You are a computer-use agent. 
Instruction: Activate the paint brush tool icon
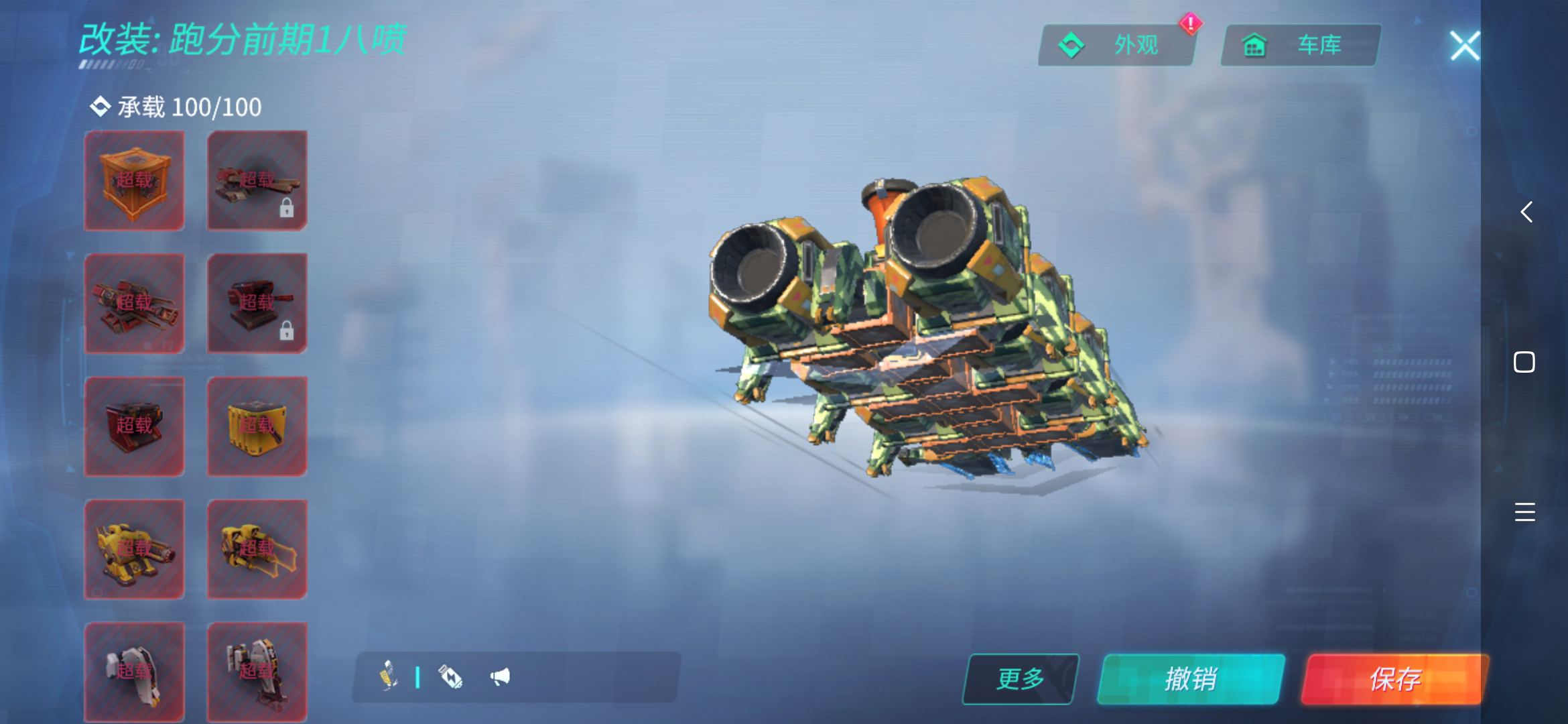pyautogui.click(x=388, y=676)
